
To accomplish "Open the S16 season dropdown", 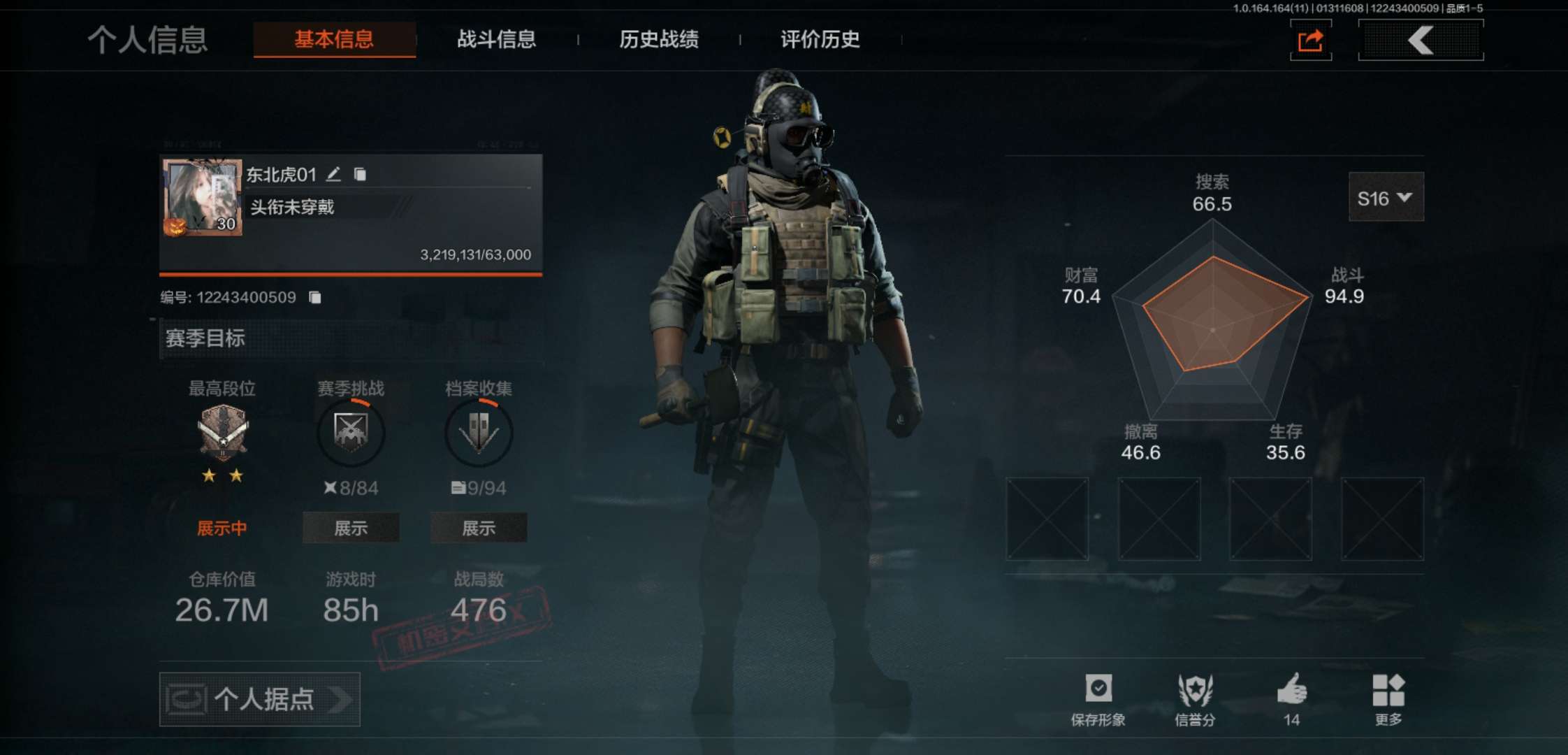I will [1386, 198].
